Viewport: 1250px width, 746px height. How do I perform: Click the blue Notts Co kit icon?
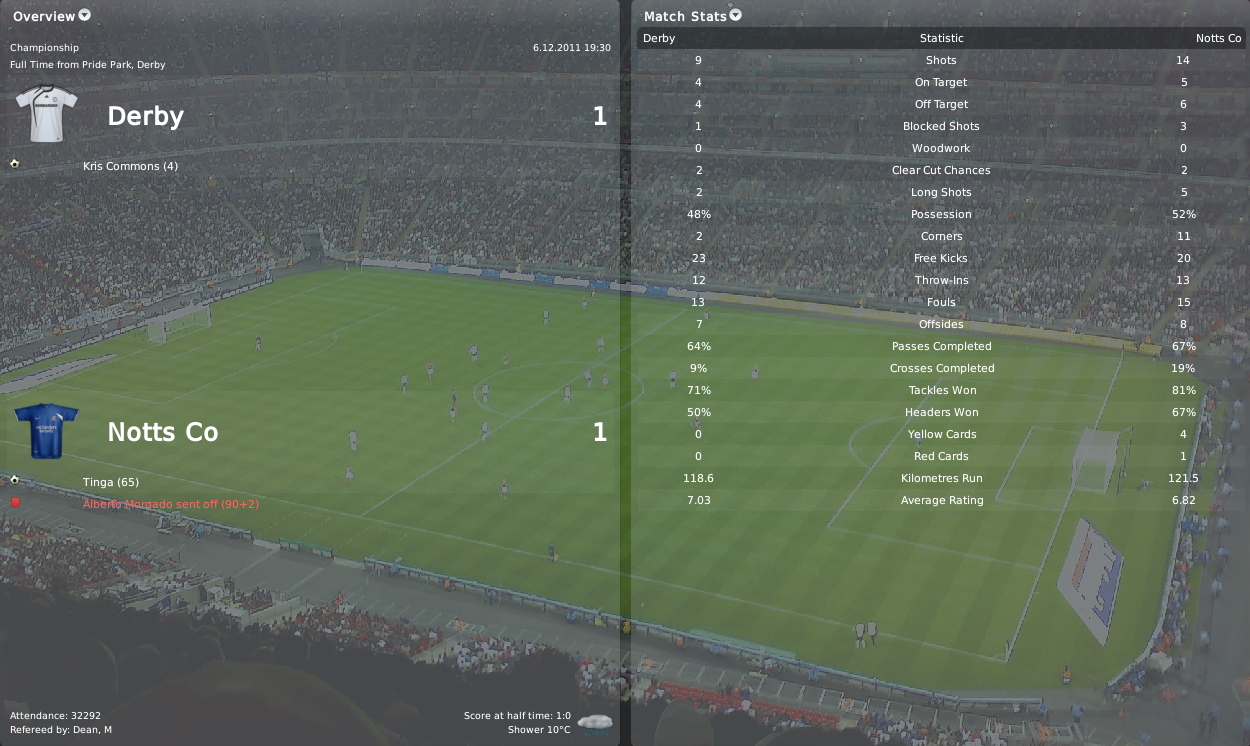coord(47,431)
